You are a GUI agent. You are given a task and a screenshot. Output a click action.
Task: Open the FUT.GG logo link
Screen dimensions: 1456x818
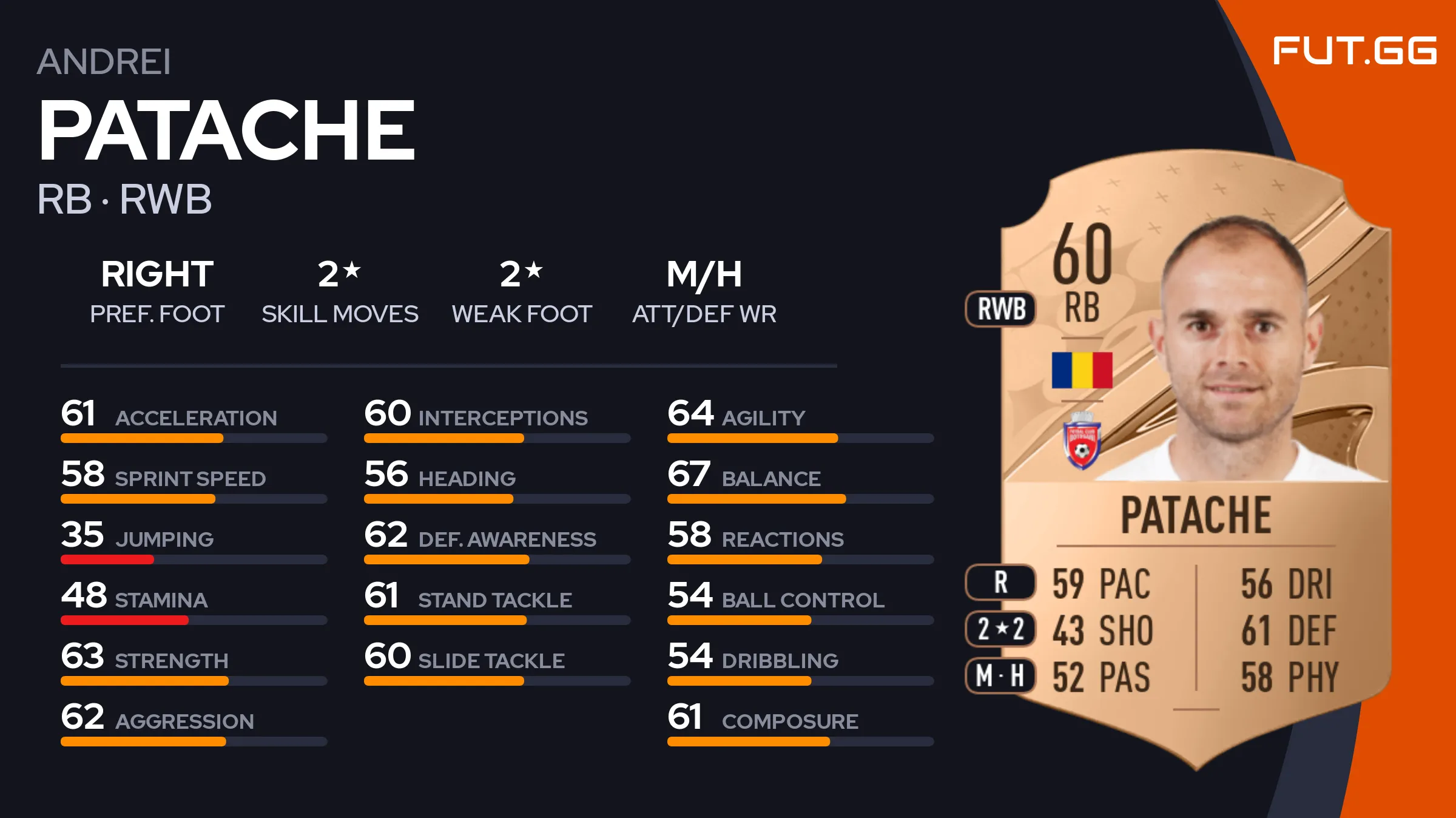pyautogui.click(x=1354, y=50)
